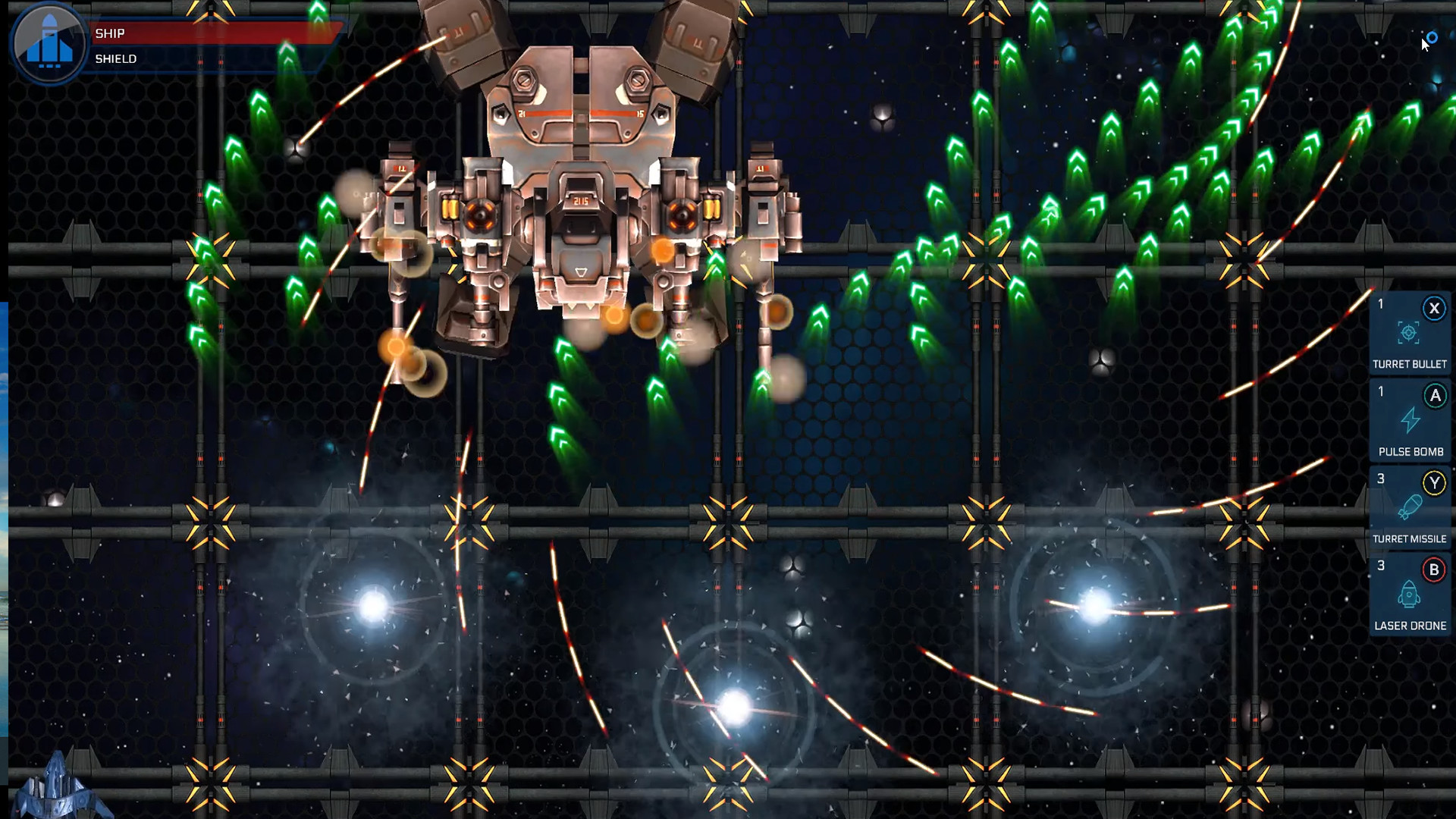Click the SHIELD label text
Image resolution: width=1456 pixels, height=819 pixels.
pyautogui.click(x=115, y=58)
